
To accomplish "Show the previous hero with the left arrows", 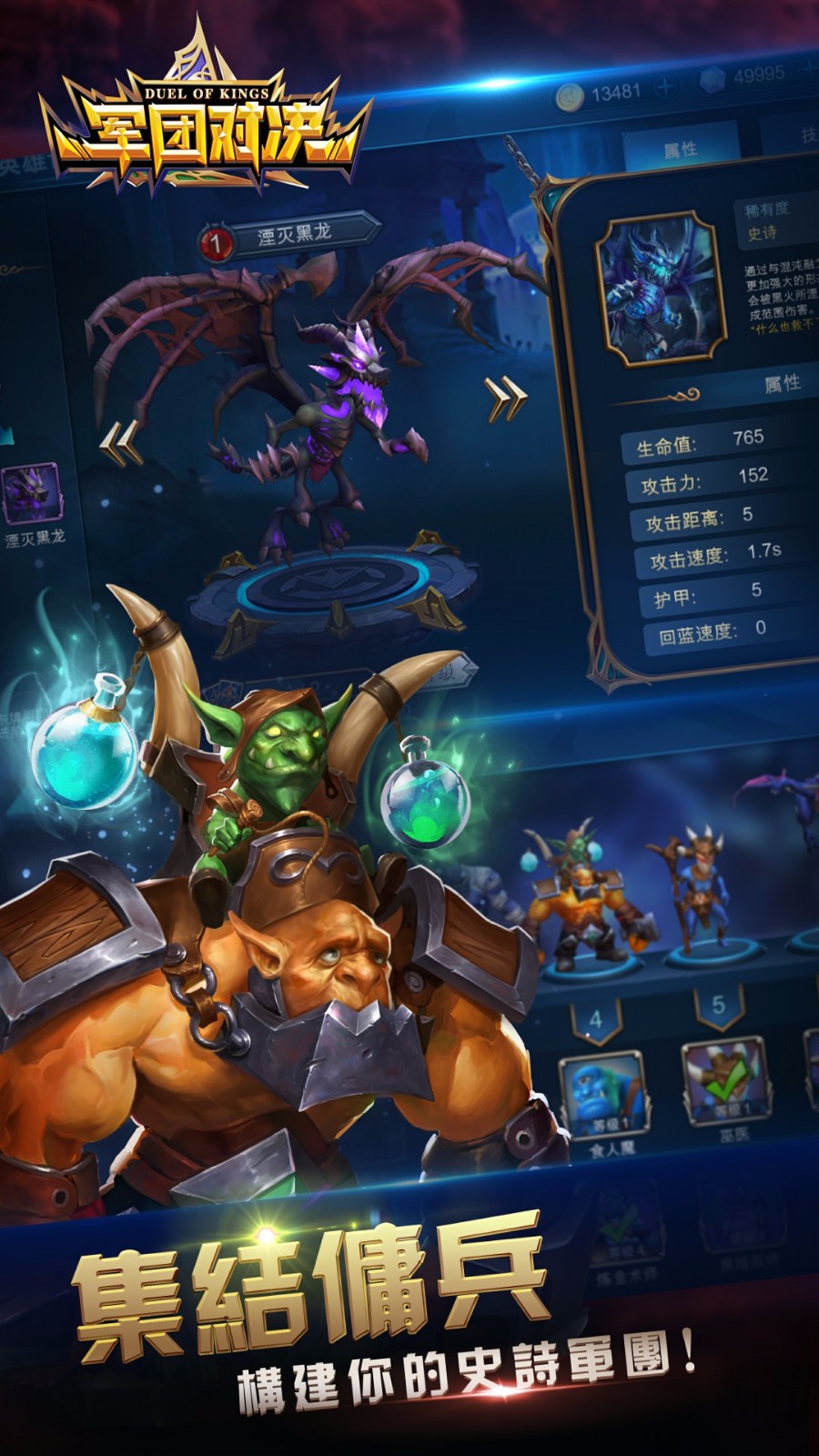I will [119, 445].
